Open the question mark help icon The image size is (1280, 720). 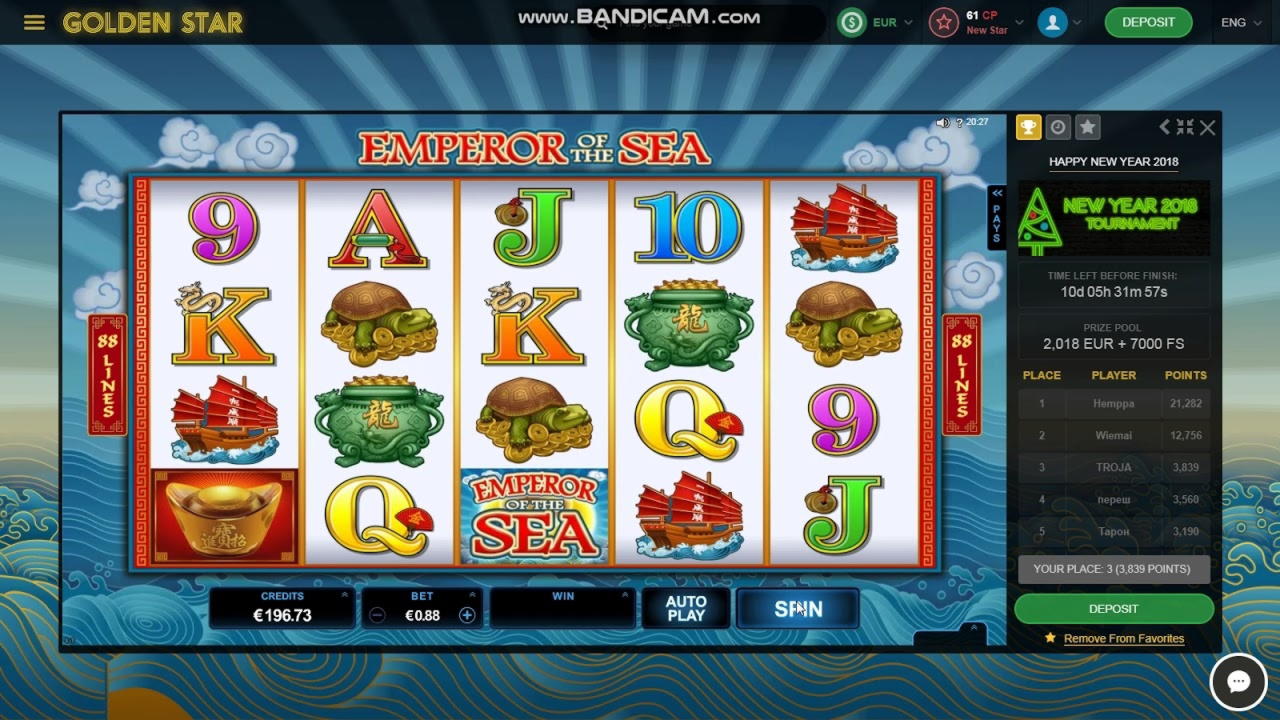pyautogui.click(x=959, y=122)
